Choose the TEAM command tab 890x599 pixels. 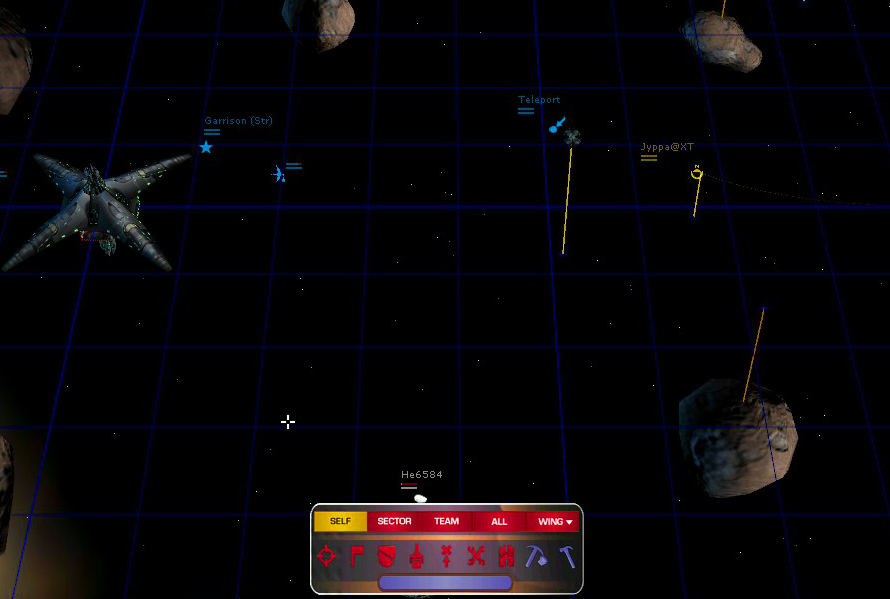446,521
